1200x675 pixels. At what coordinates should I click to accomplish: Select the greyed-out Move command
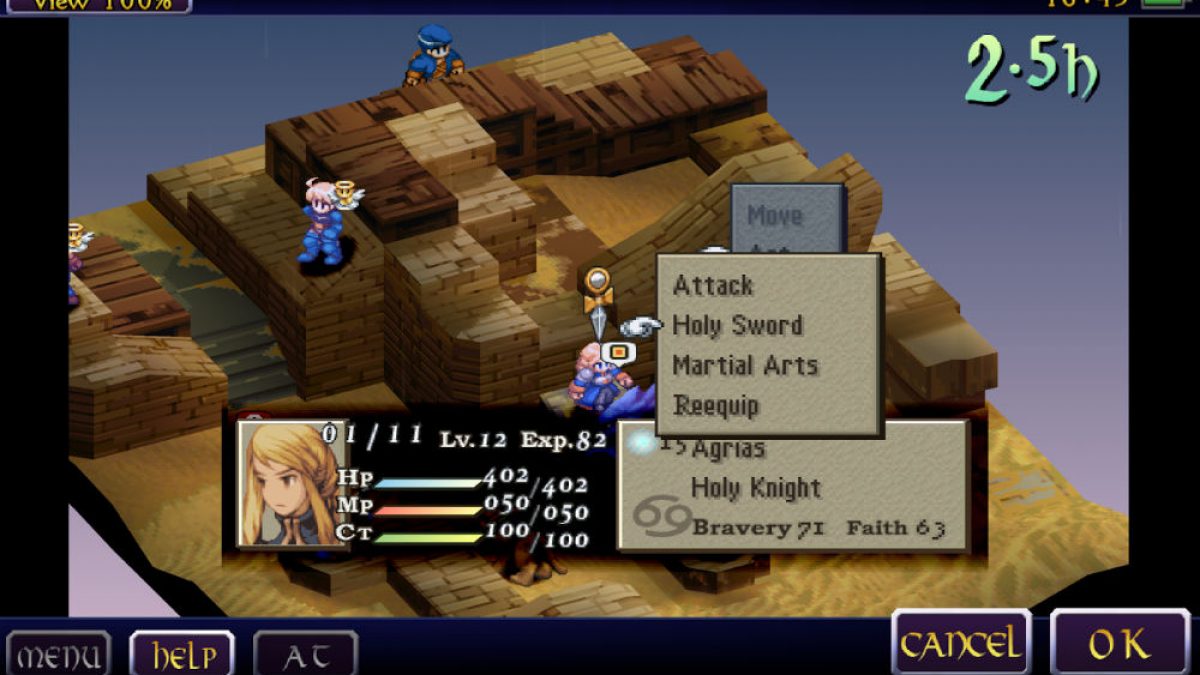tap(775, 215)
